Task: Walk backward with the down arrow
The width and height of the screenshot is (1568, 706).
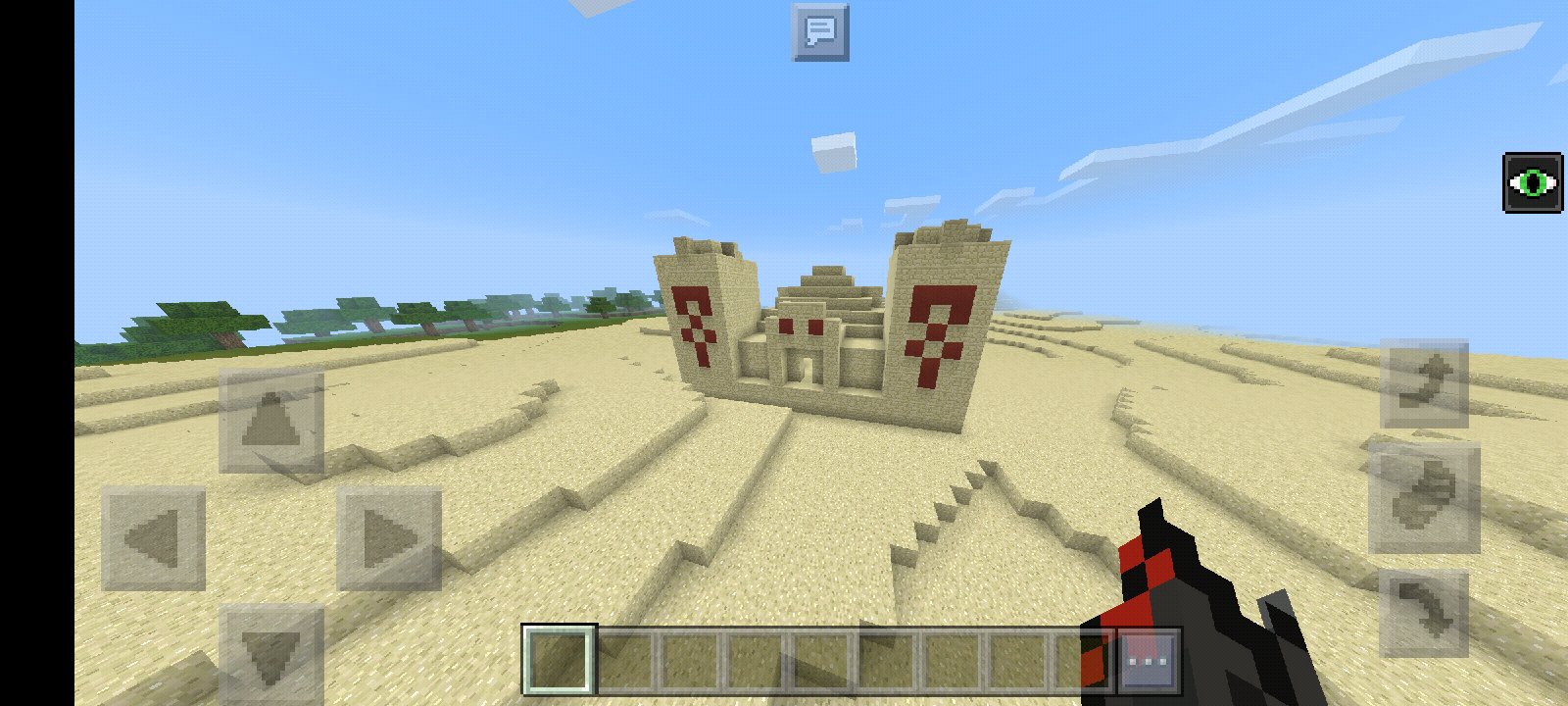Action: (270, 652)
